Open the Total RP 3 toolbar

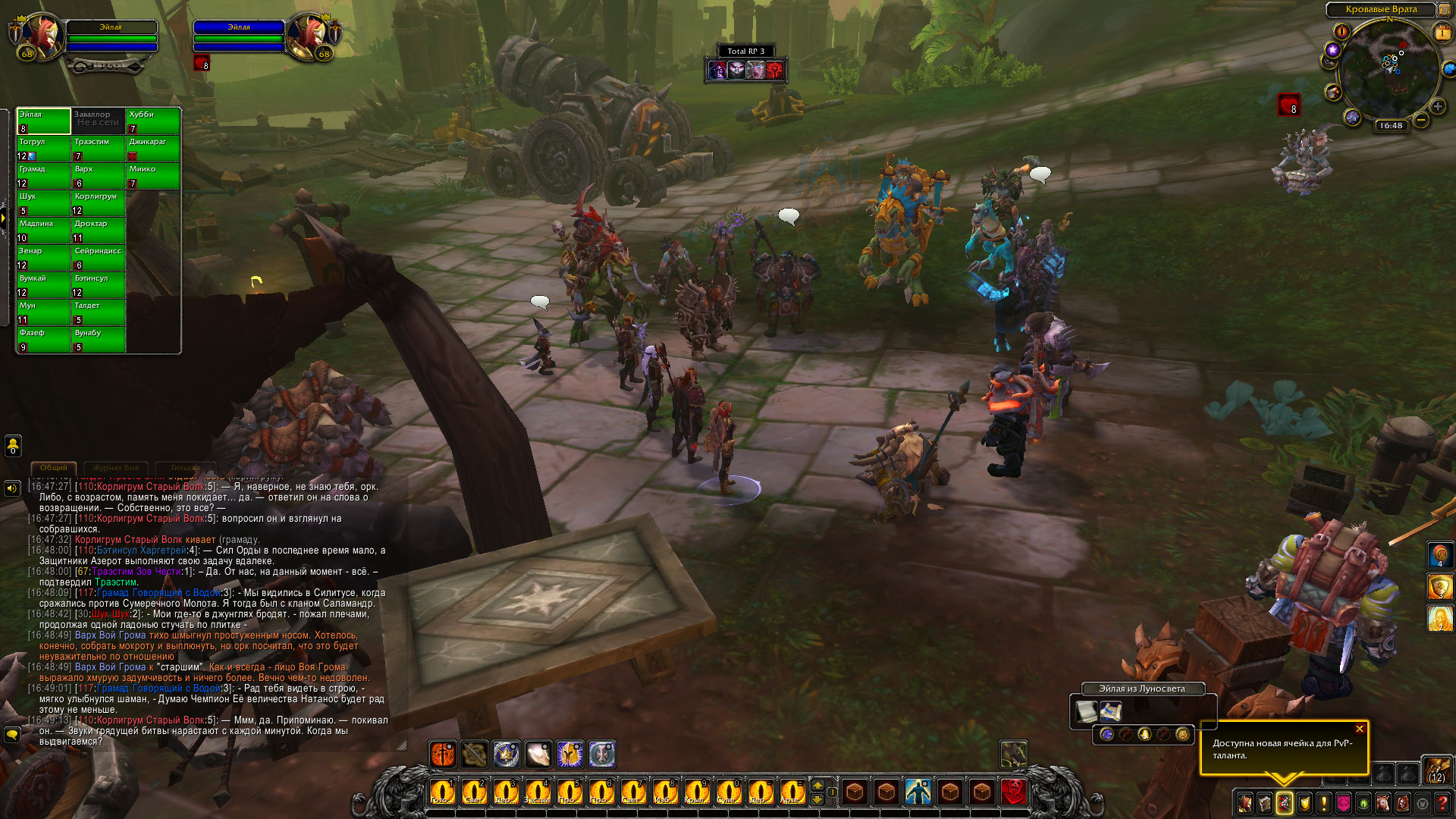pyautogui.click(x=745, y=51)
